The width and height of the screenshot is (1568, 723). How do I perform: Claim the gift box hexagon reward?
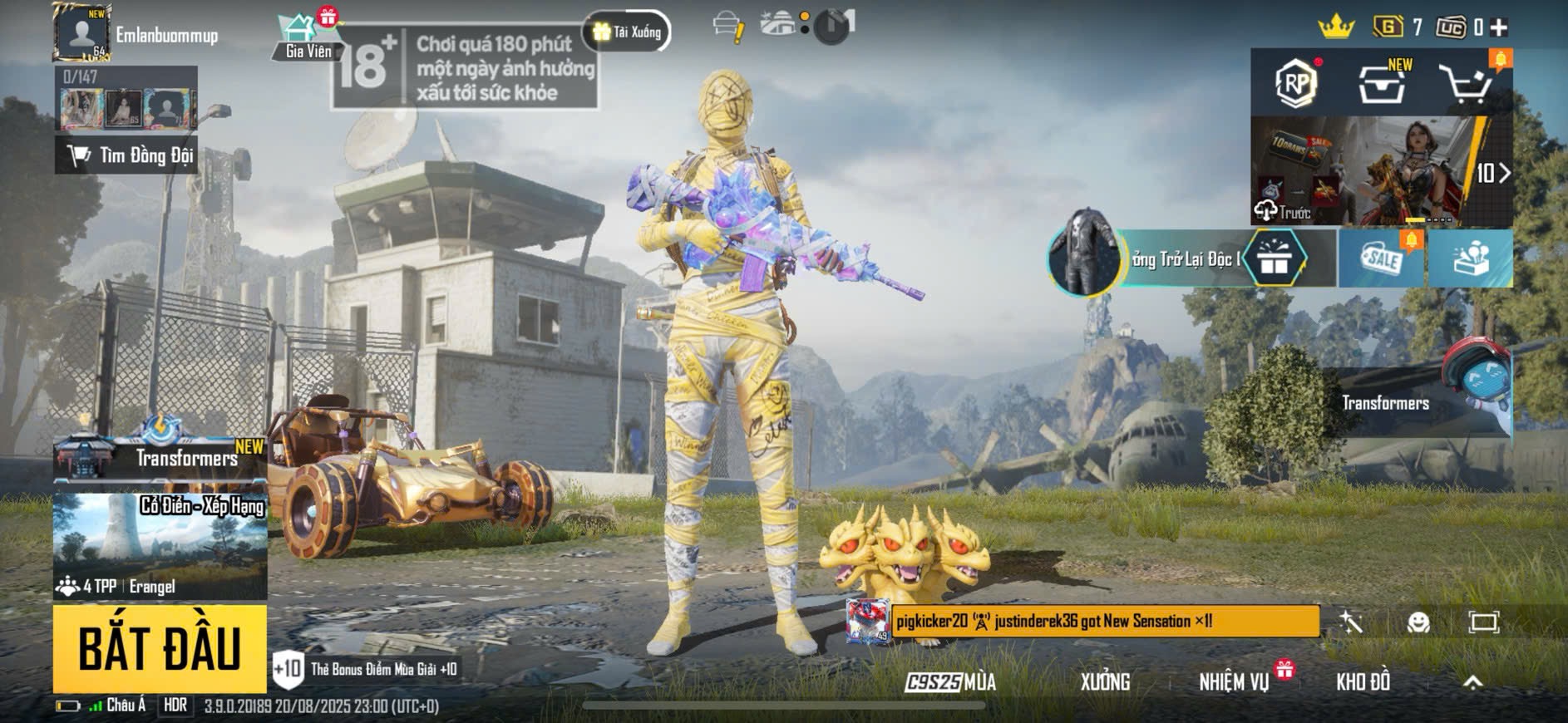point(1275,260)
